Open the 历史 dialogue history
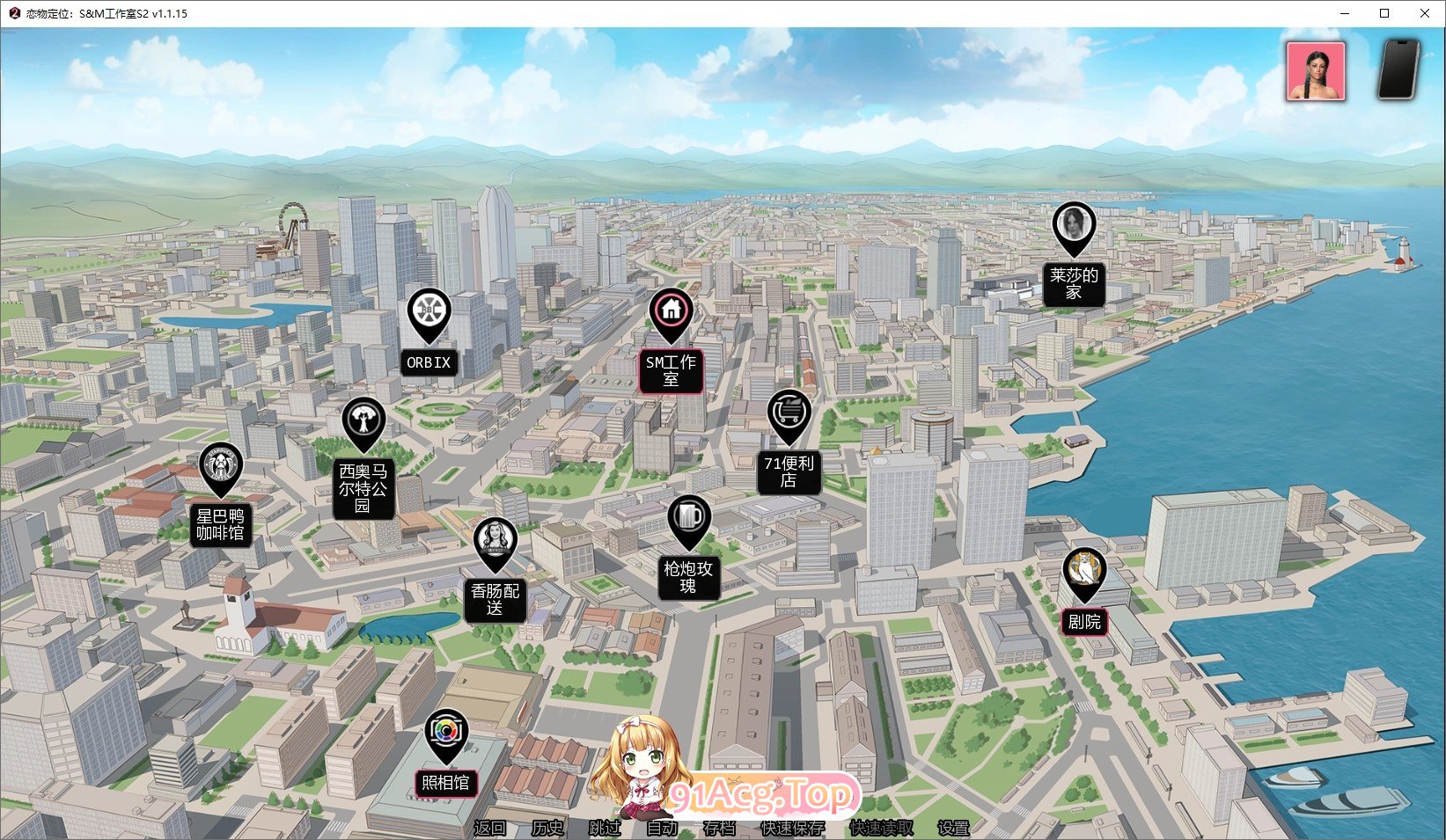The width and height of the screenshot is (1446, 840). point(547,828)
